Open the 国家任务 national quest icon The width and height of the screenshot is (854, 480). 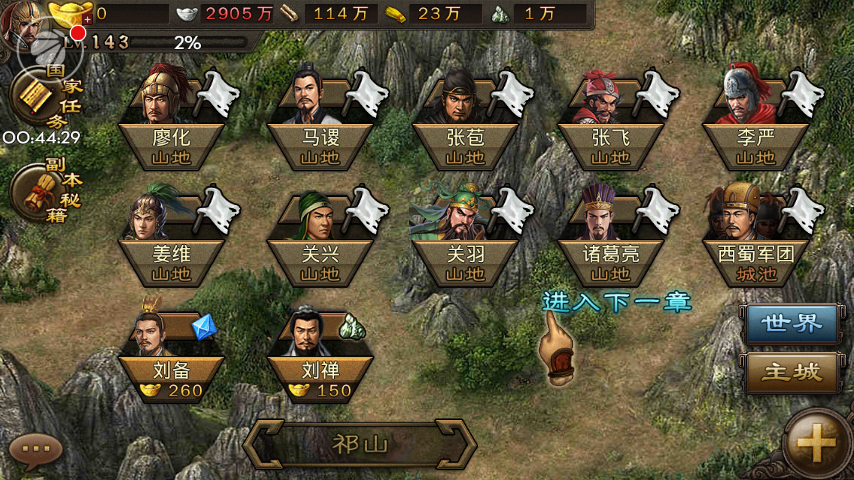(35, 97)
